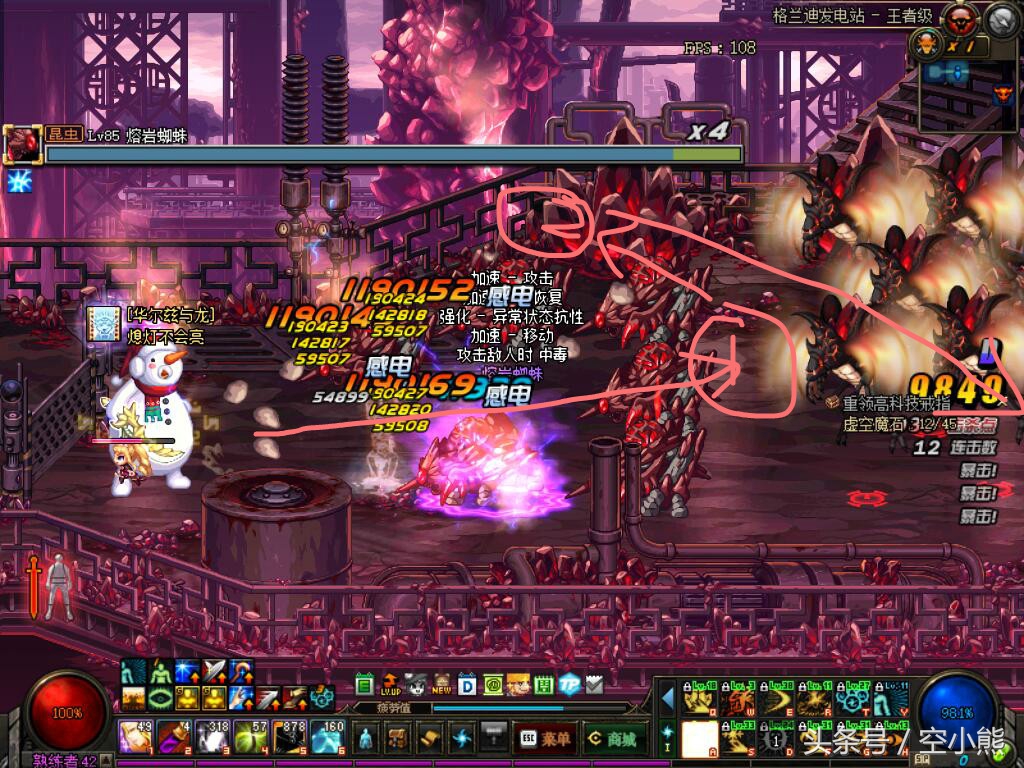
Task: Click the blue TP icon
Action: point(569,684)
